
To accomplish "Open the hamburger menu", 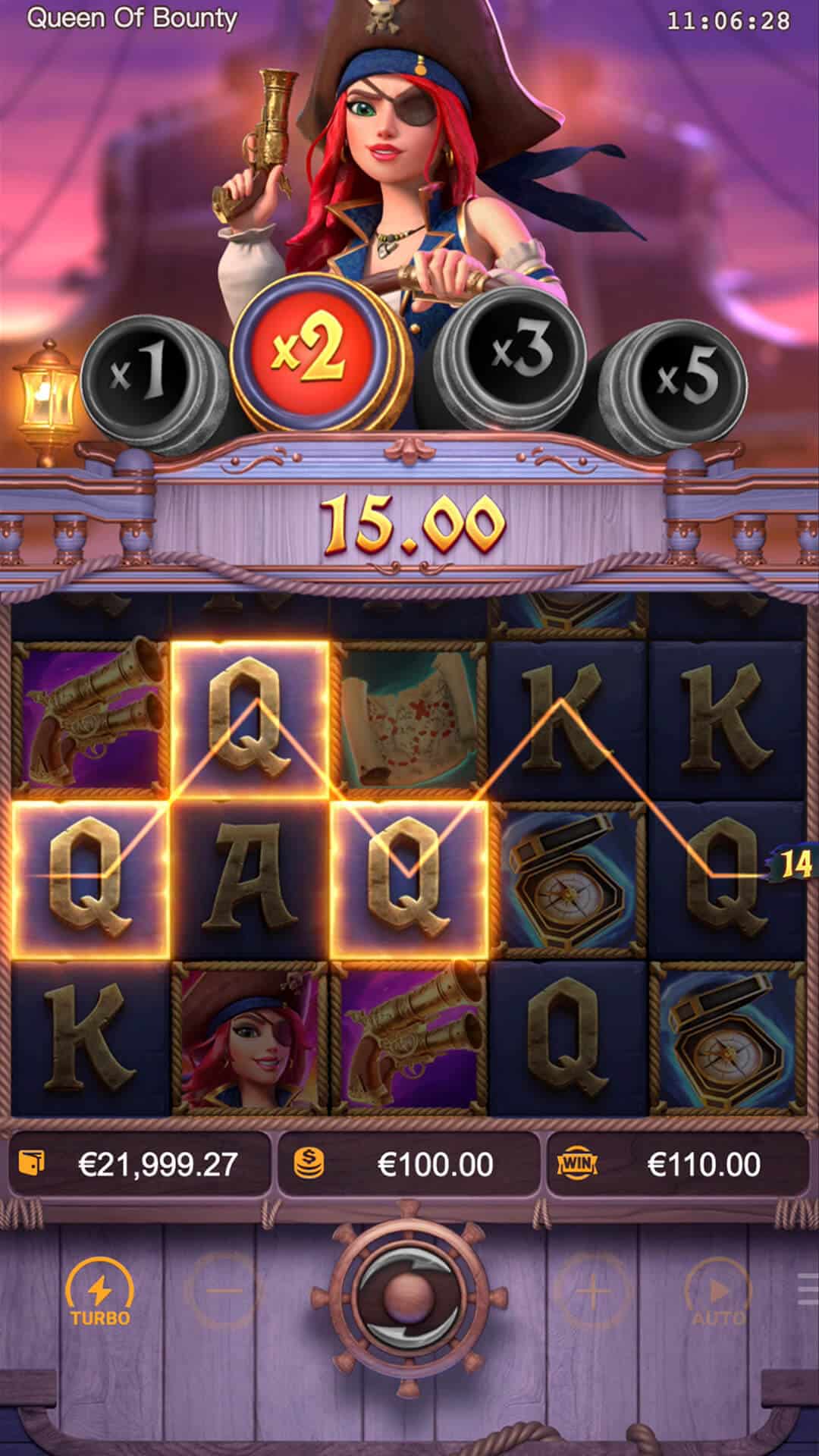I will click(808, 1291).
